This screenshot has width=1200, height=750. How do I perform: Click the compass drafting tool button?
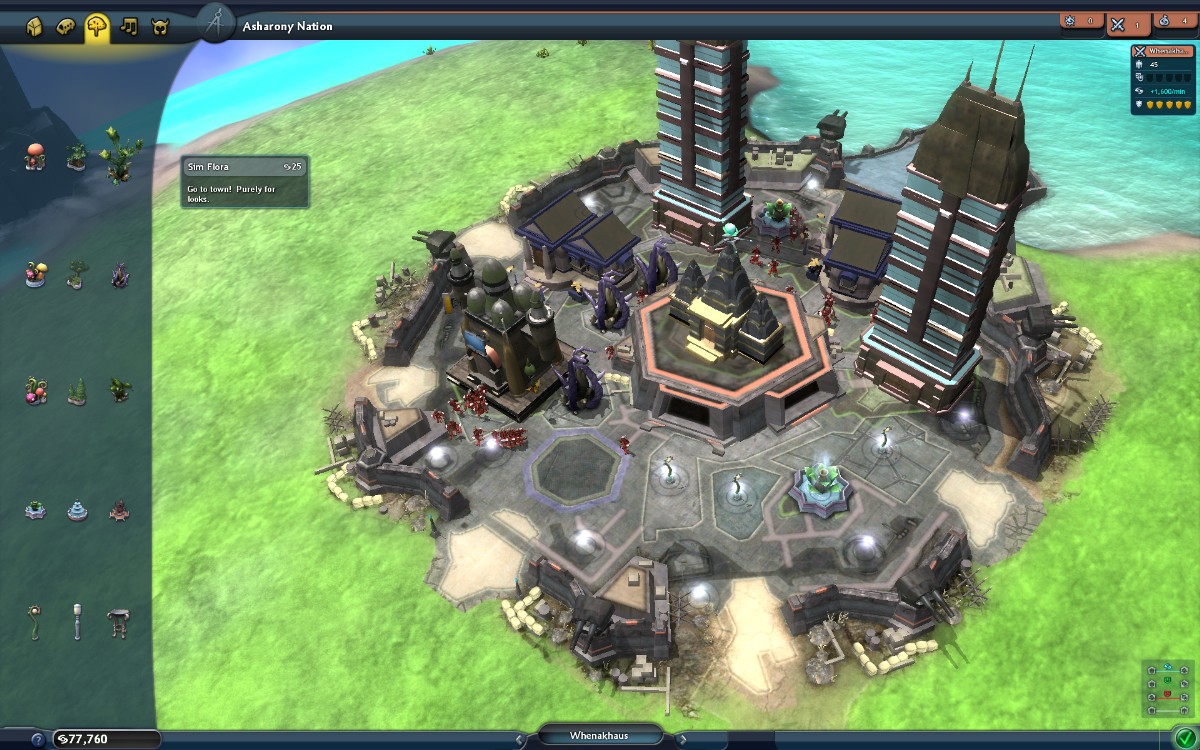pos(214,24)
